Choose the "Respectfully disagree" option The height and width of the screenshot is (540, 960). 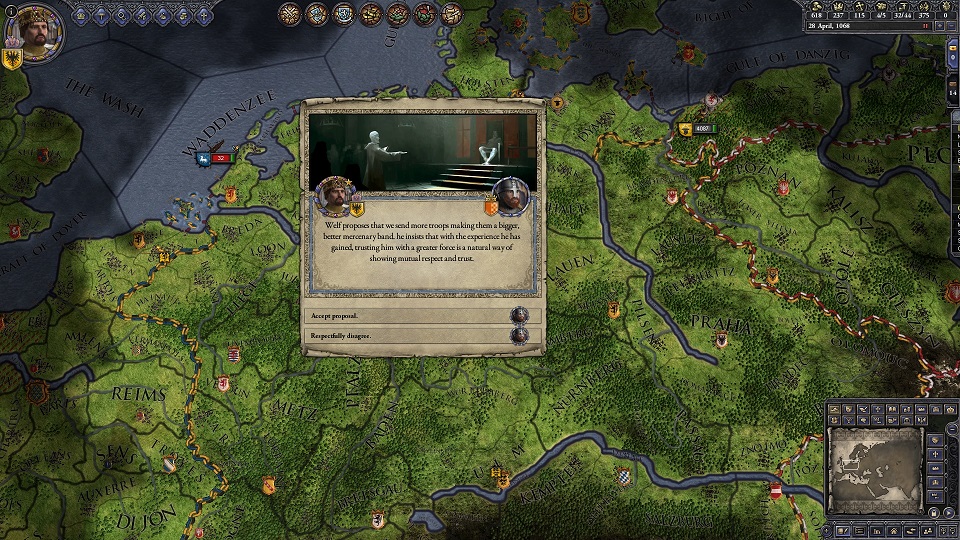(x=420, y=336)
